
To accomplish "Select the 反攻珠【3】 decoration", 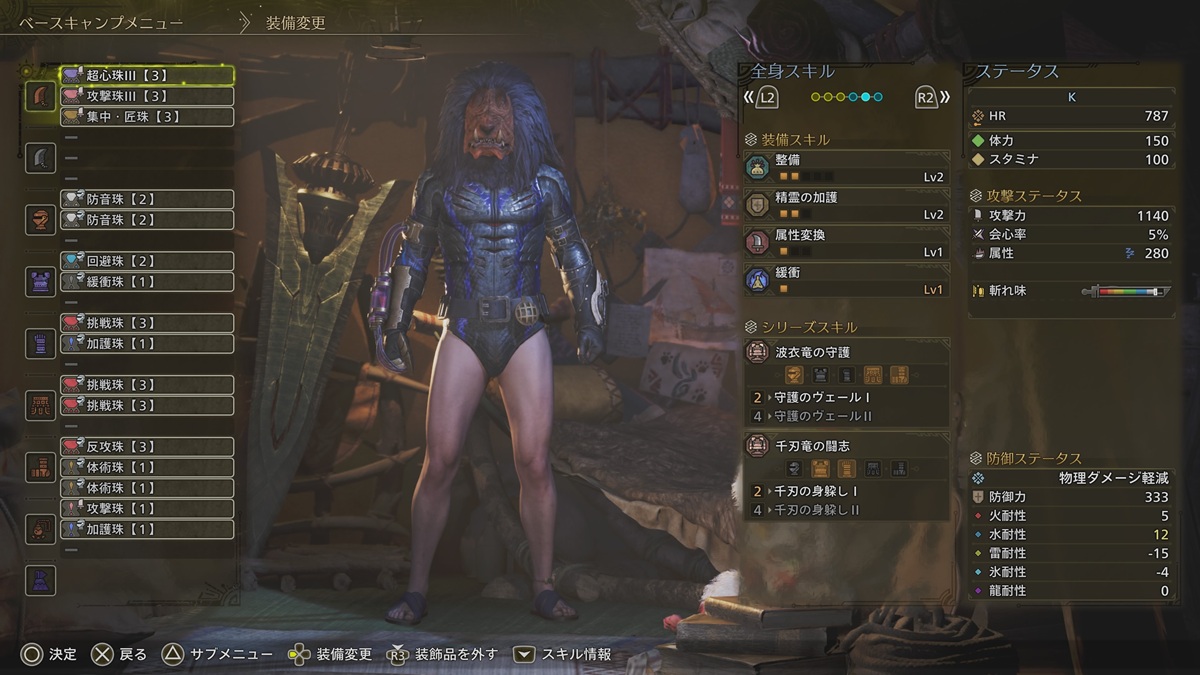I will point(147,446).
